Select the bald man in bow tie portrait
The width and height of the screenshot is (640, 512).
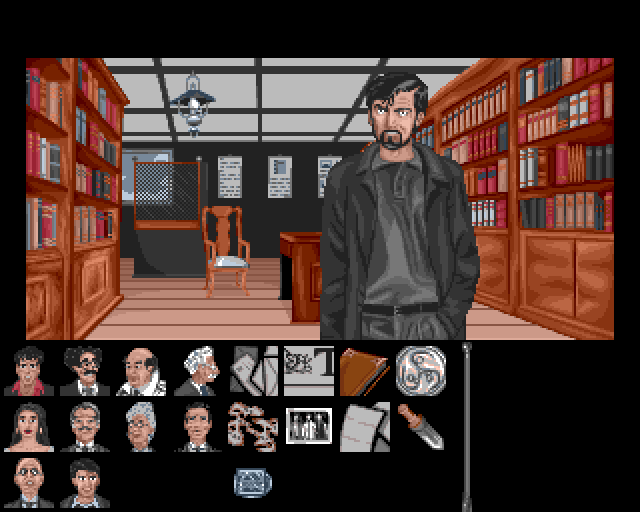point(29,483)
